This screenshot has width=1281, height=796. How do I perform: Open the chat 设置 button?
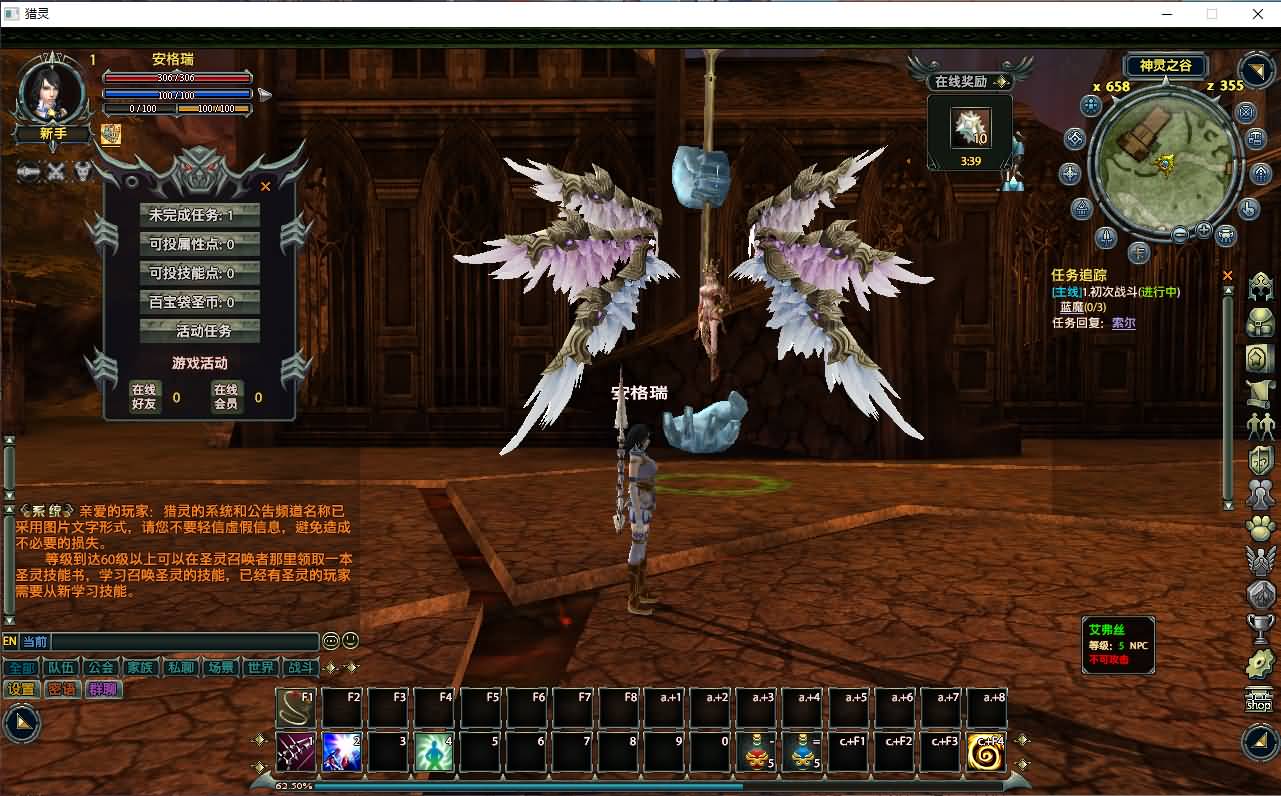[x=21, y=689]
